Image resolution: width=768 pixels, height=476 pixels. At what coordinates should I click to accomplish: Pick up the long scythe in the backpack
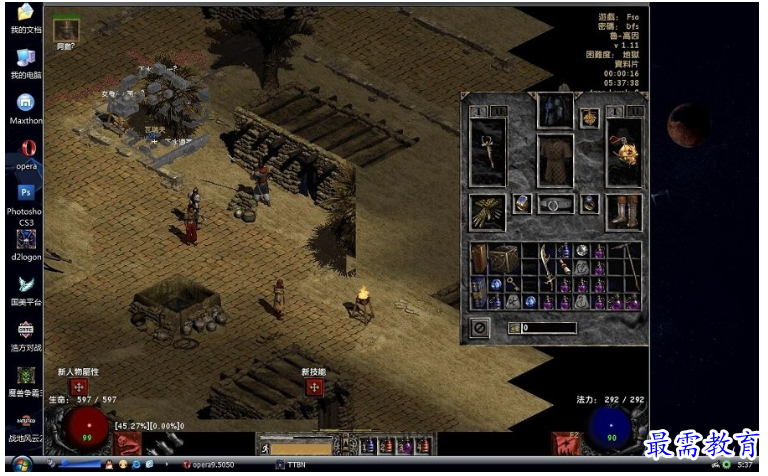pyautogui.click(x=628, y=260)
